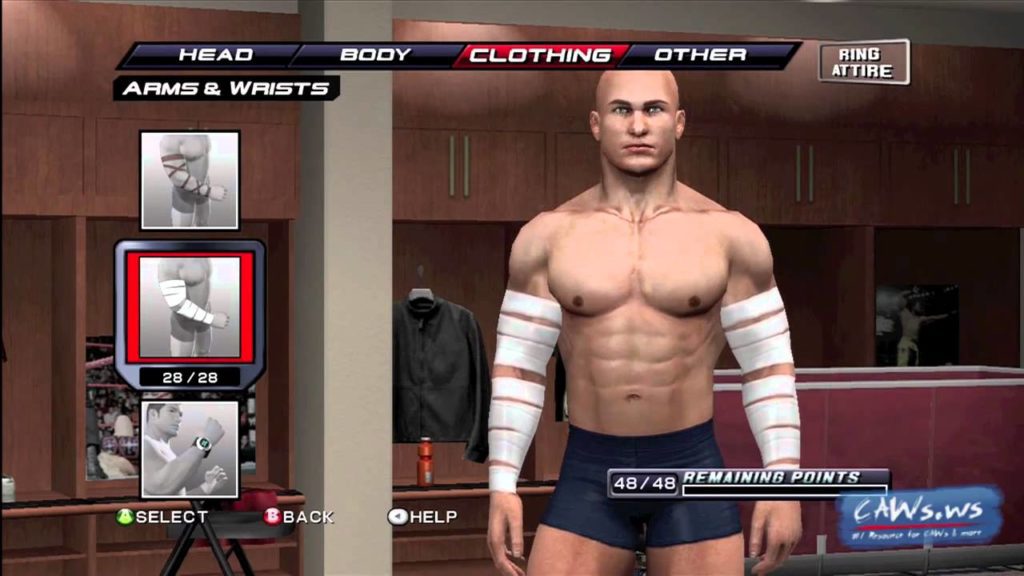
Task: Open the Body tab
Action: tap(375, 55)
